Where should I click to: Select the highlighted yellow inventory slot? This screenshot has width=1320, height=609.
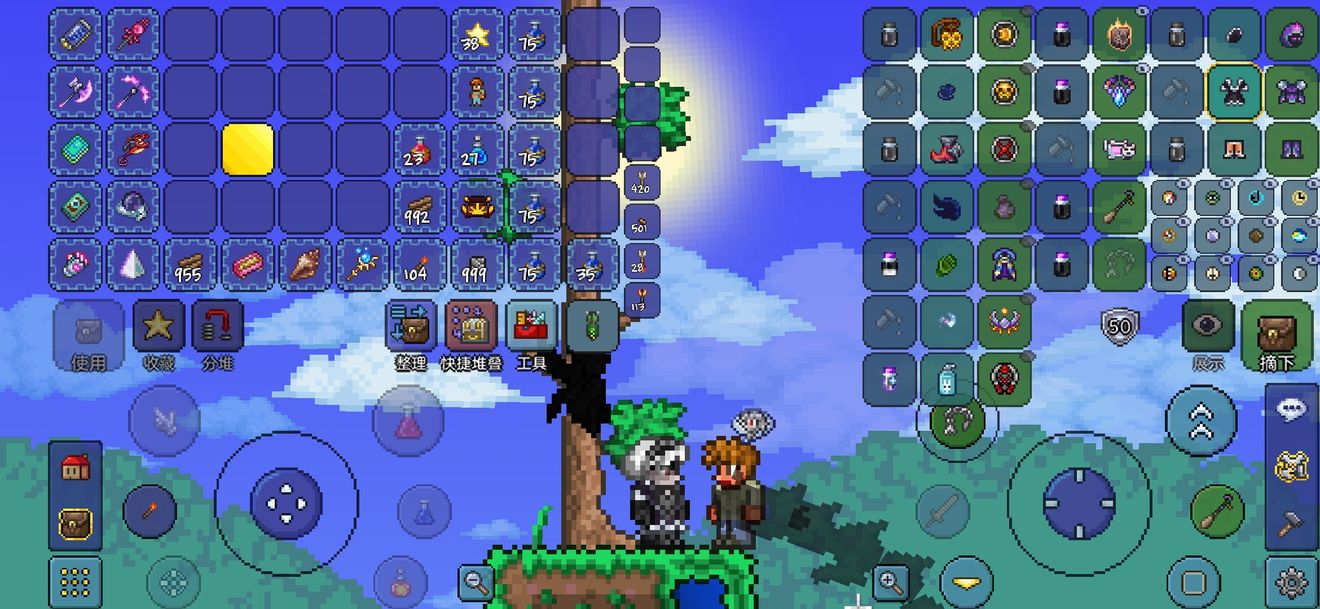pyautogui.click(x=248, y=150)
